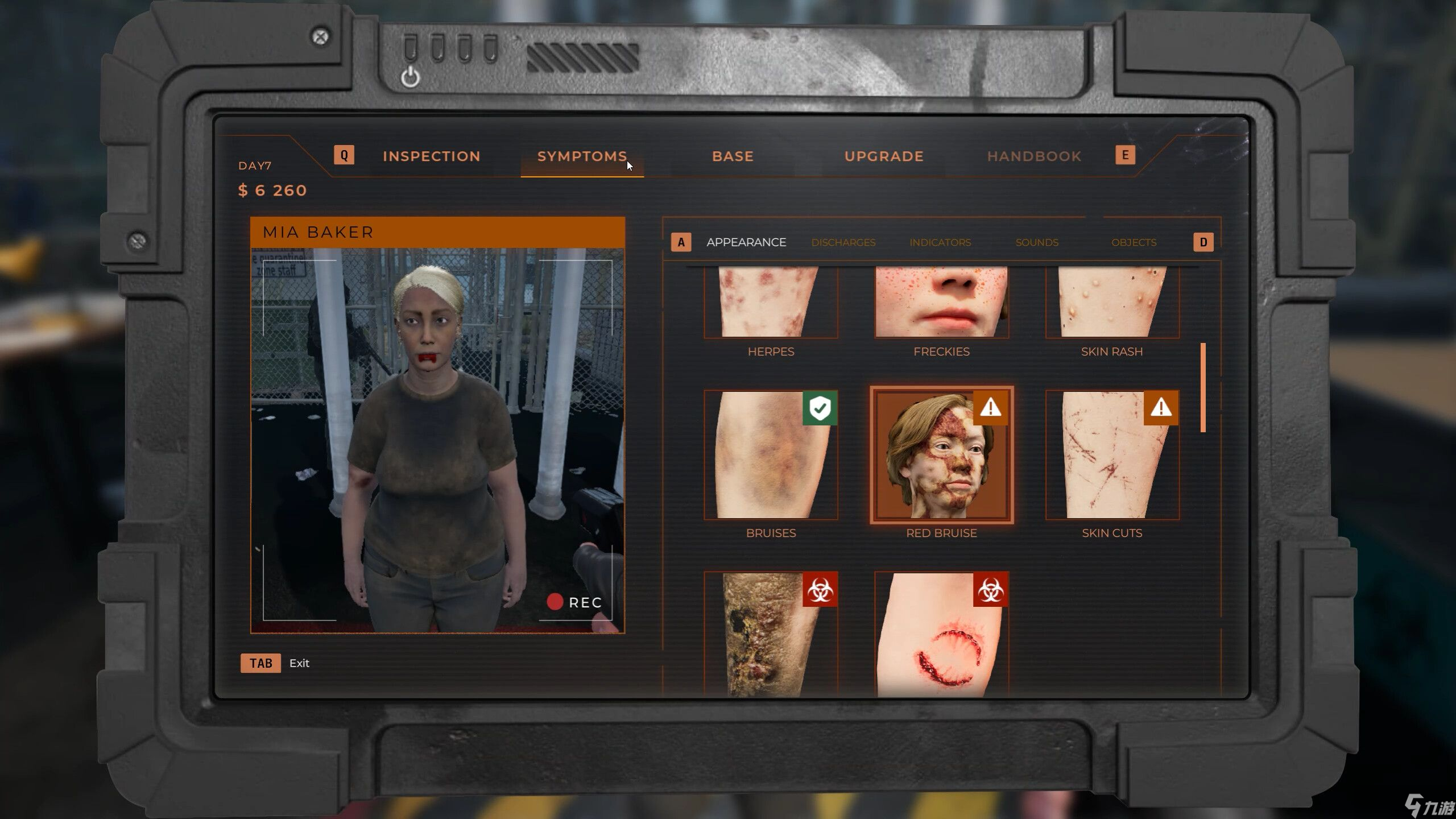Click the Red Bruise symptom tile

tap(941, 455)
